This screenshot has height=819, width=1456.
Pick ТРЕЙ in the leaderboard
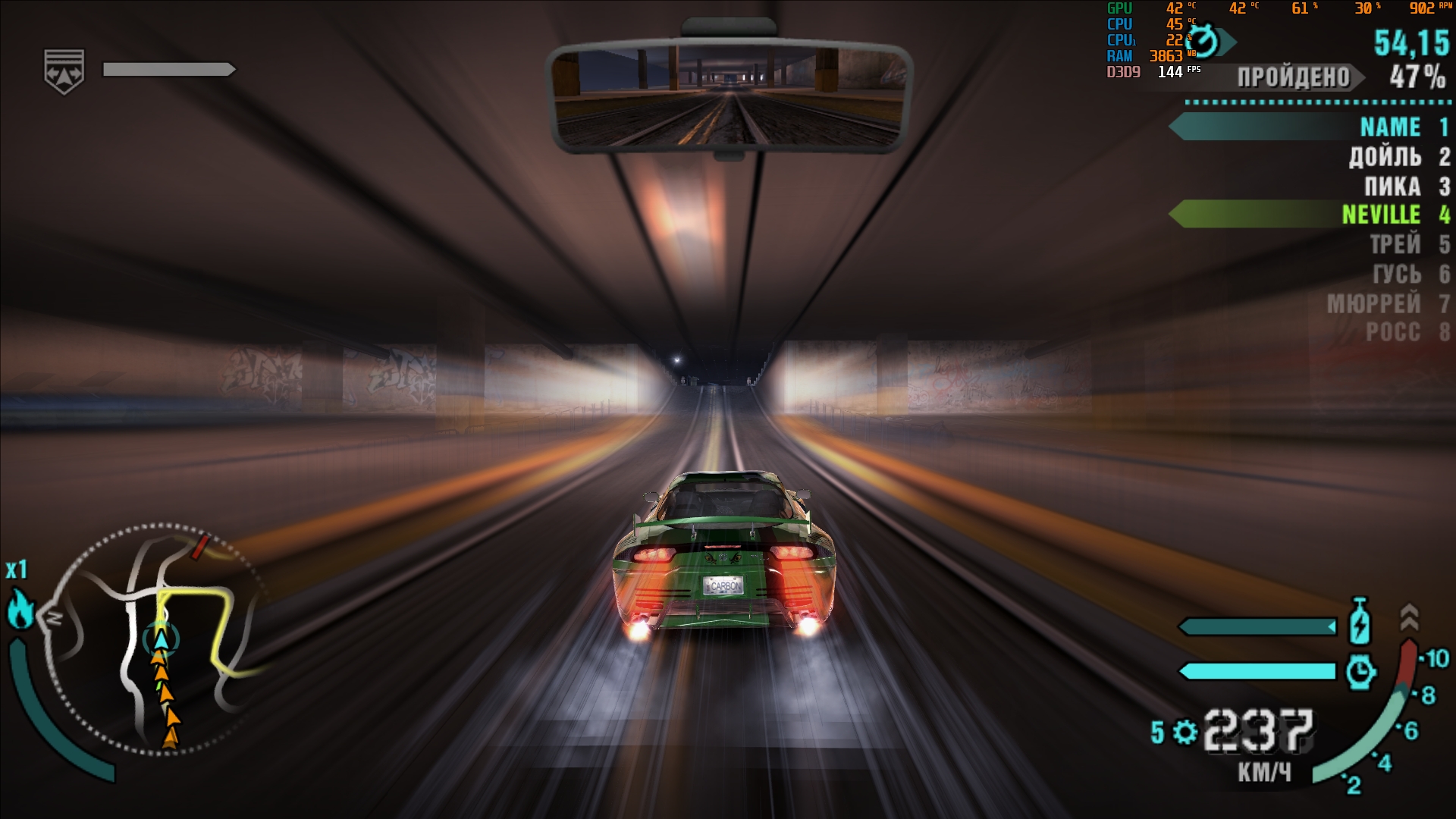[1395, 244]
